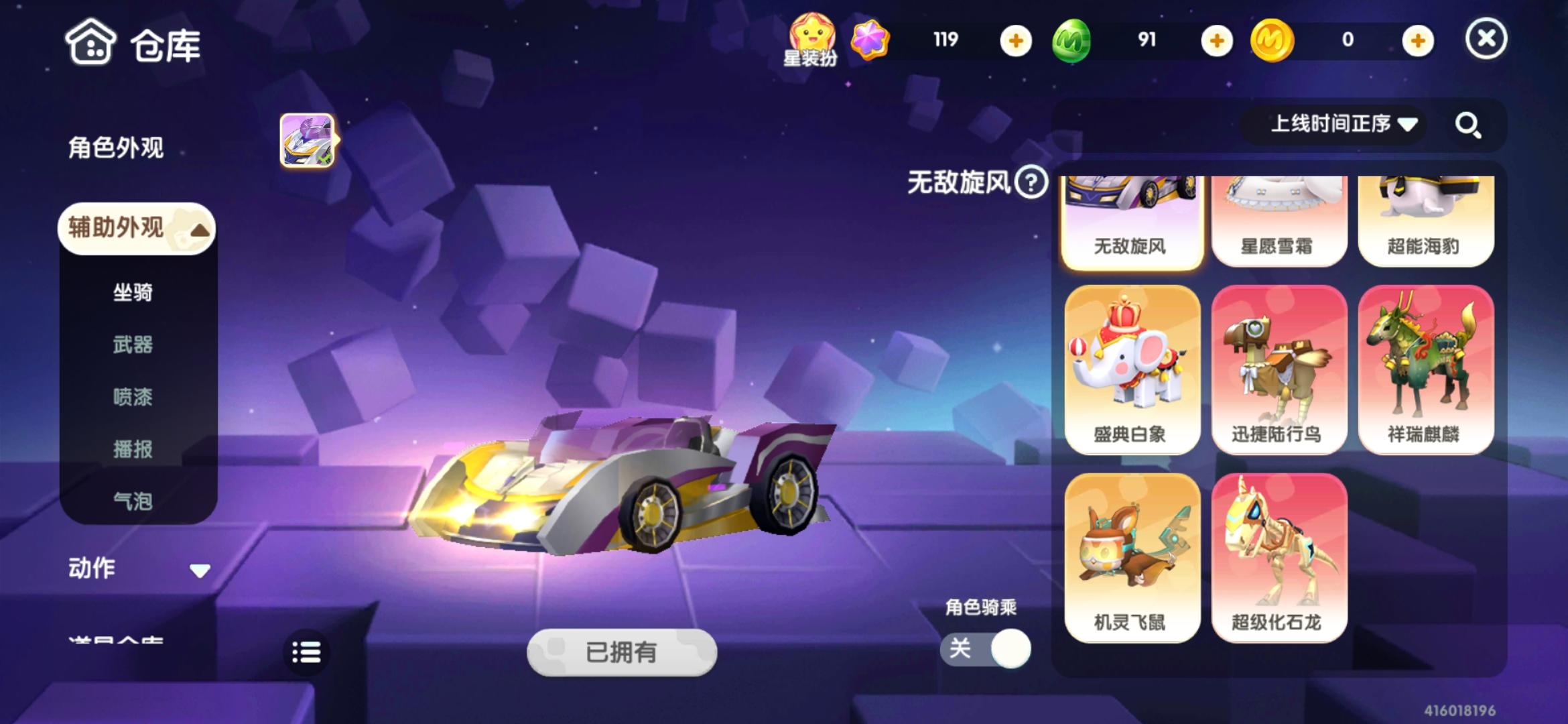
Task: Click the 星装扮 star icon
Action: [812, 32]
